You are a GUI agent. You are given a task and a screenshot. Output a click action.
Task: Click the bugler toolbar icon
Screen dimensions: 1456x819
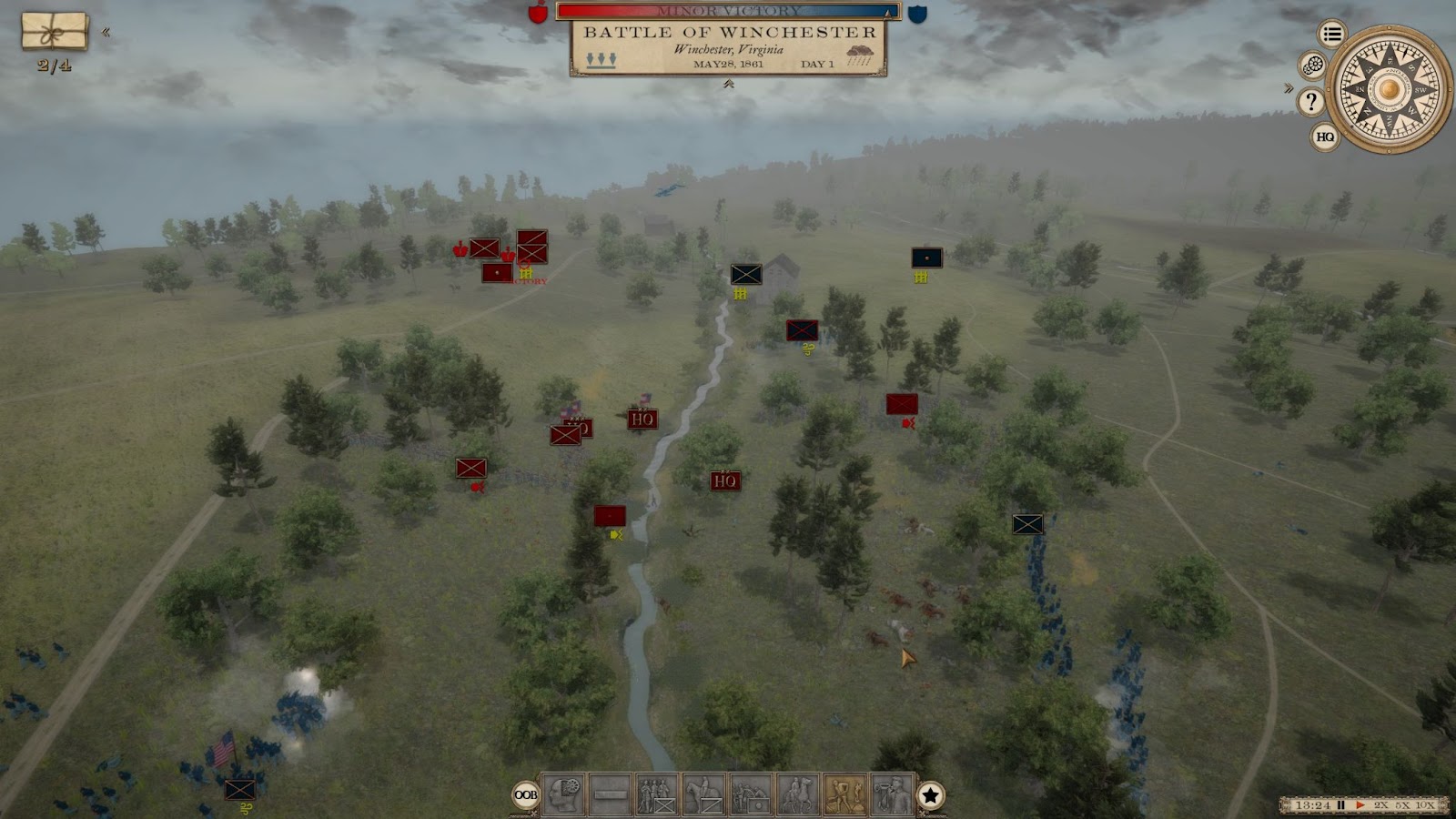click(892, 794)
